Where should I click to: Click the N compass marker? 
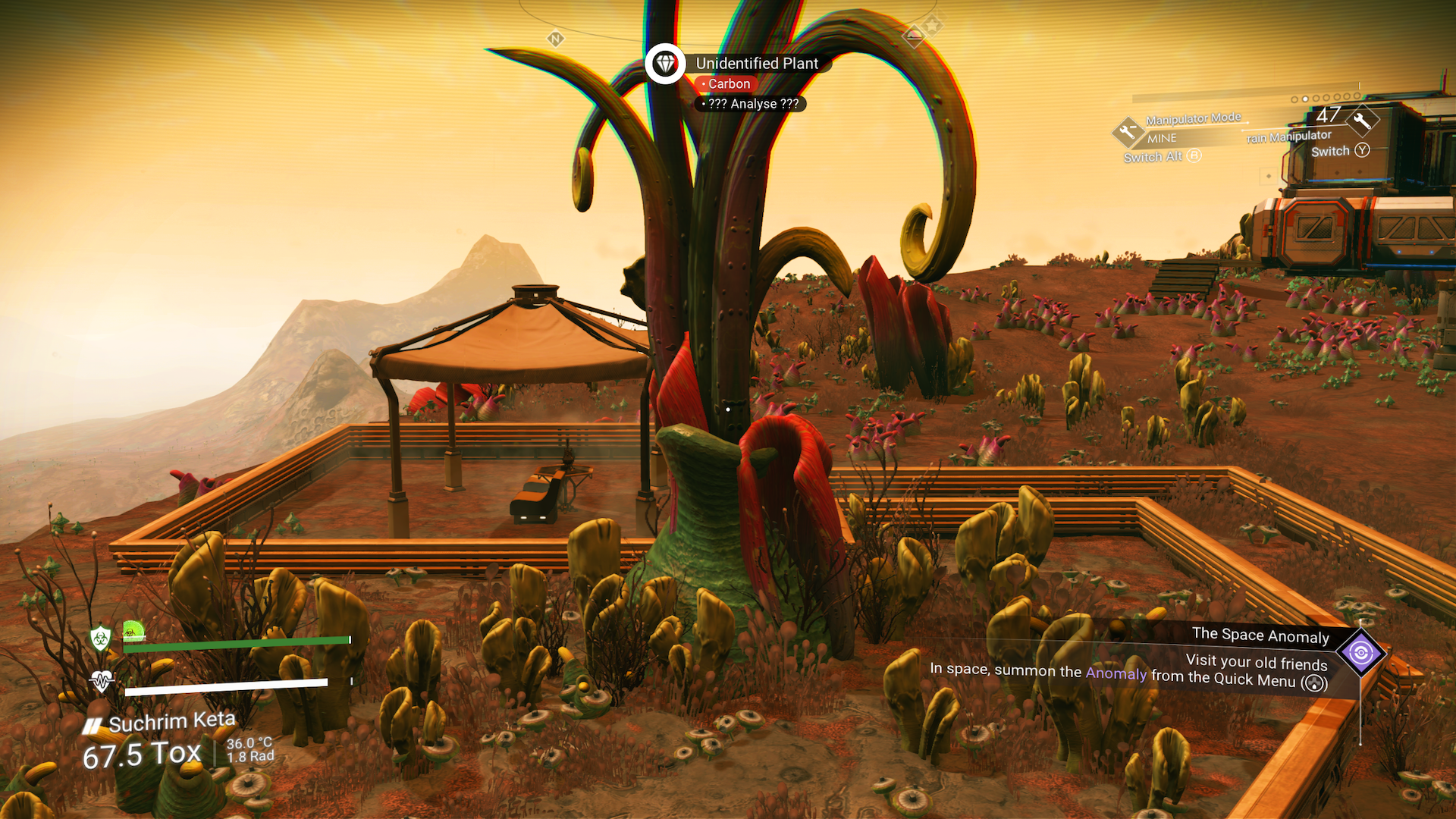click(x=555, y=37)
